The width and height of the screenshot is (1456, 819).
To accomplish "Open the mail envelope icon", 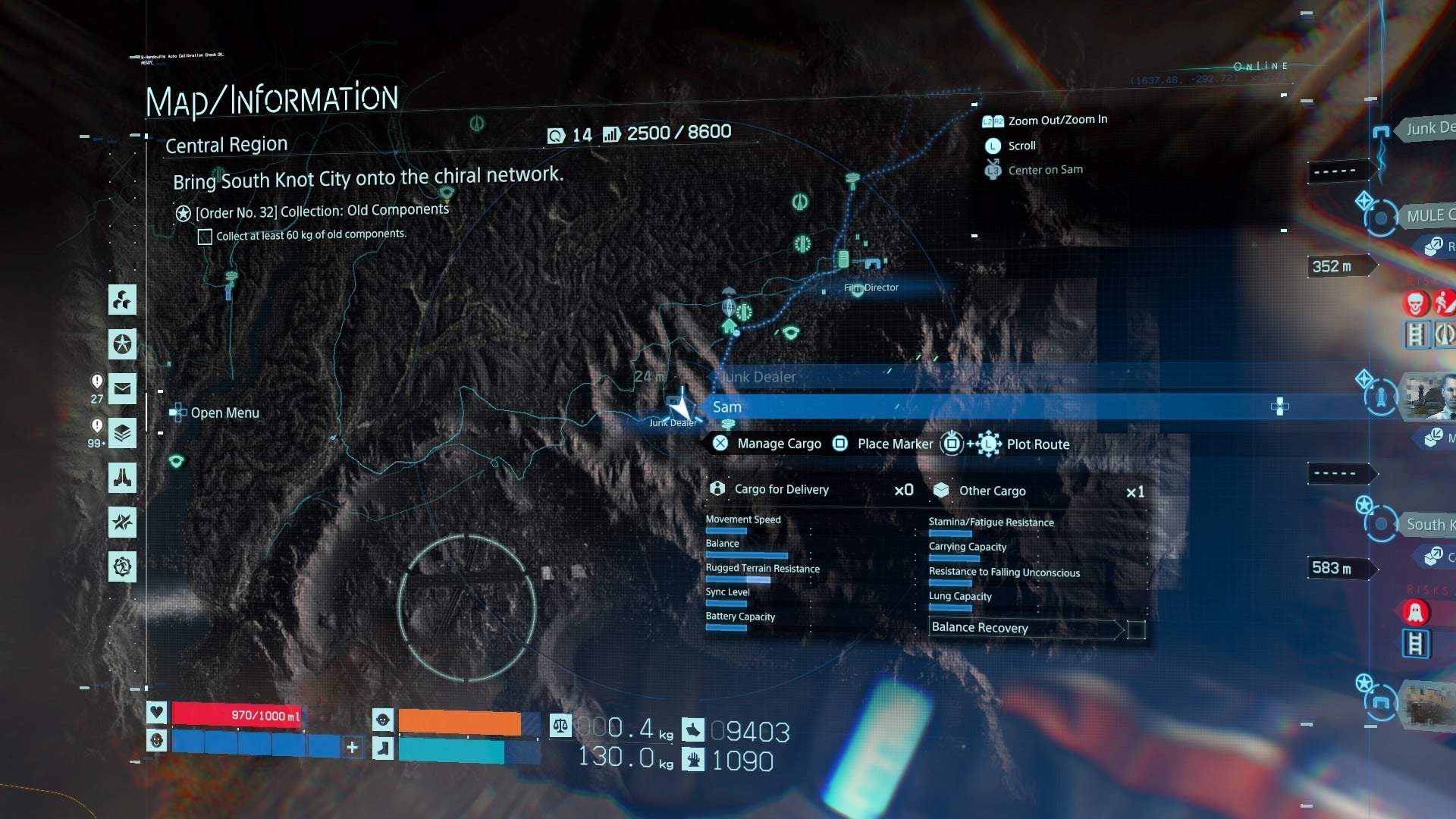I will 123,389.
